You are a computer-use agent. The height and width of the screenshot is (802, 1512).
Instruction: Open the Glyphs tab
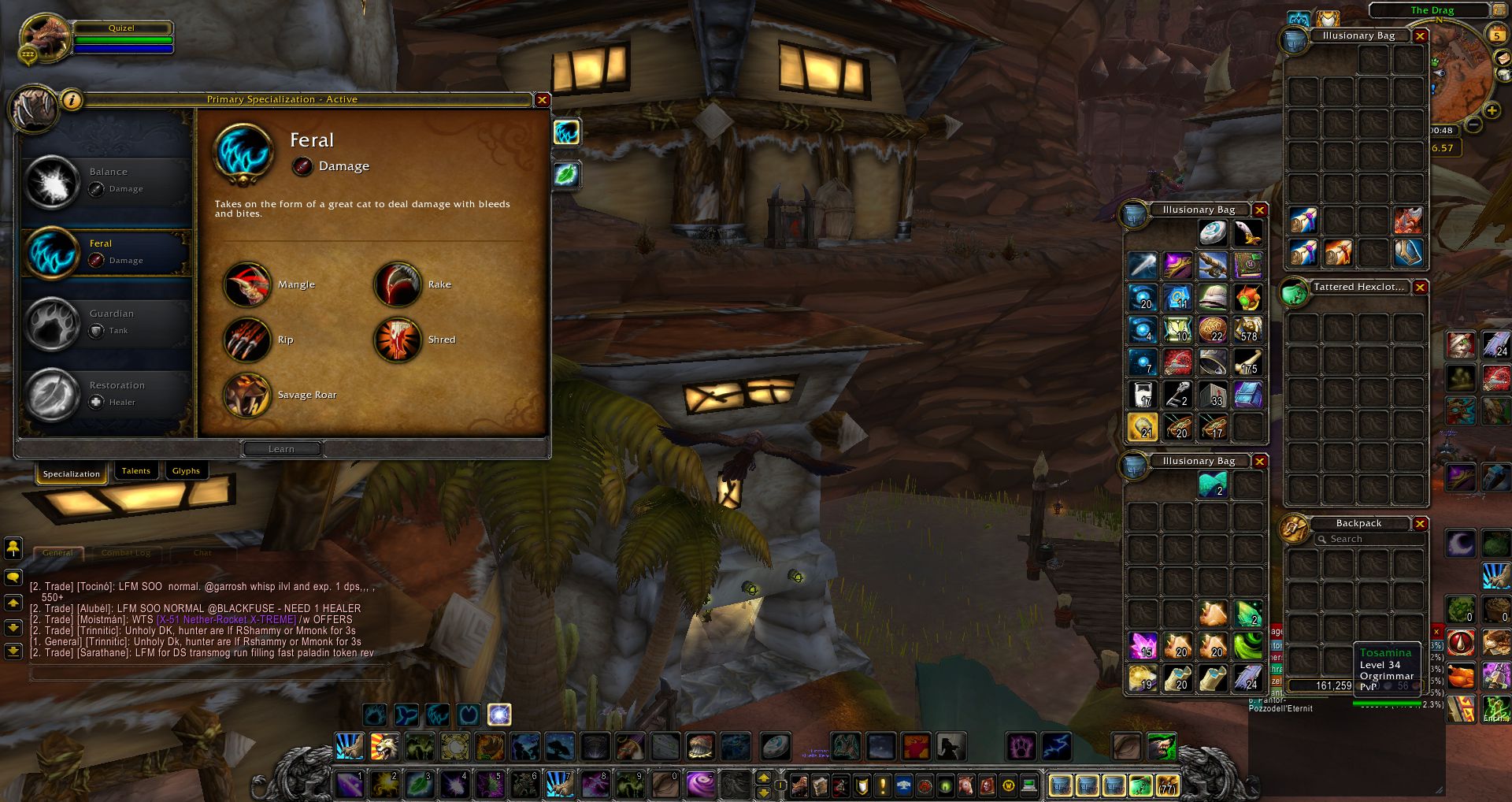point(186,471)
